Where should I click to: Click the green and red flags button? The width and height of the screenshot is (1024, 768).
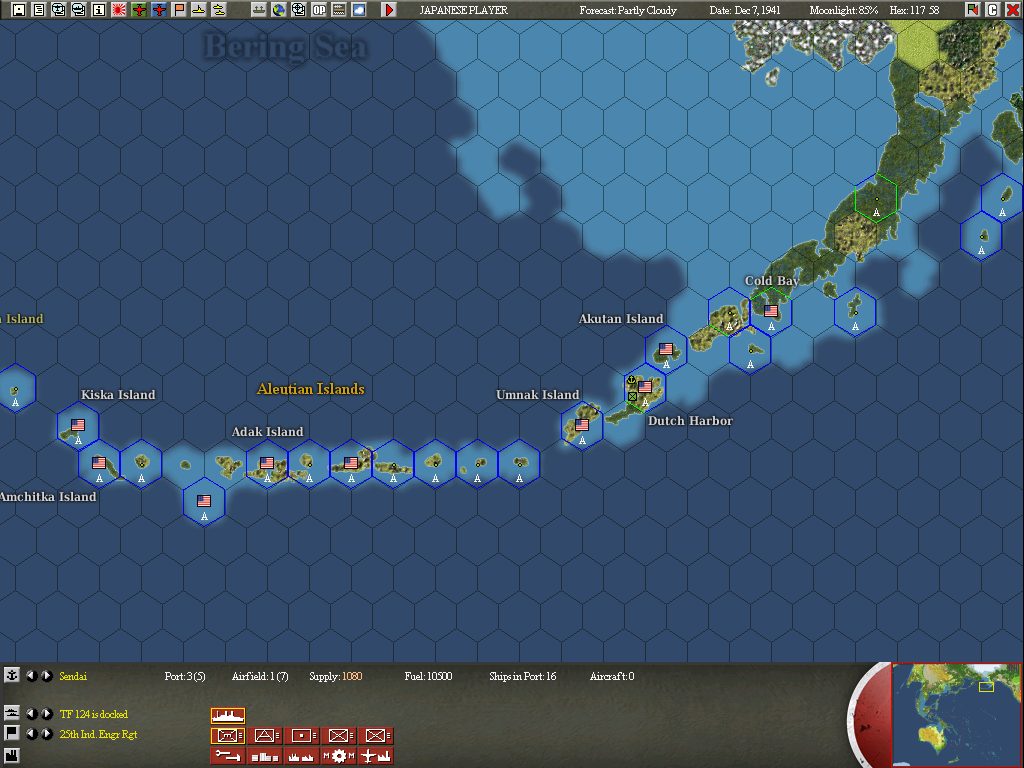point(973,10)
